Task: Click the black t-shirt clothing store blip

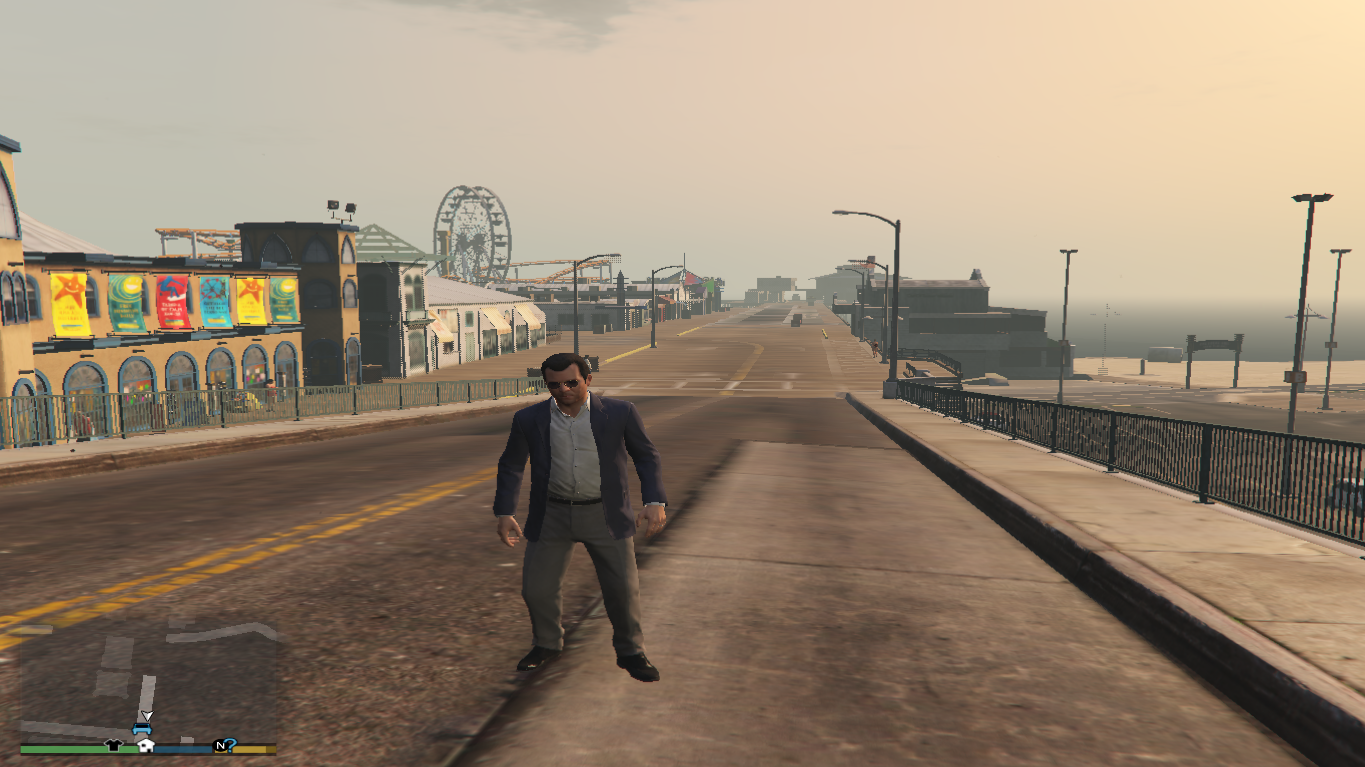Action: [x=113, y=745]
